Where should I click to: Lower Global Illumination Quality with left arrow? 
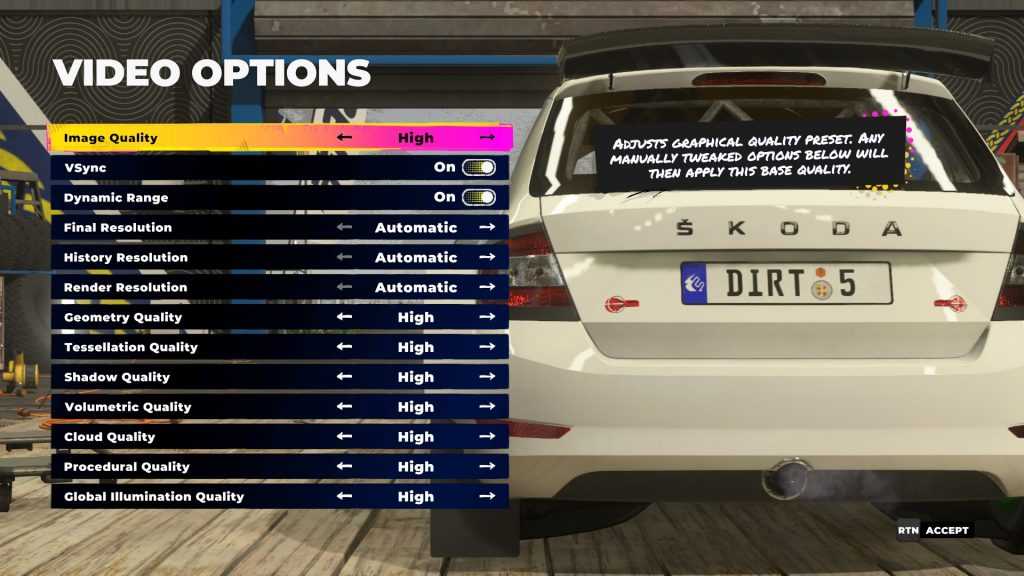(345, 497)
